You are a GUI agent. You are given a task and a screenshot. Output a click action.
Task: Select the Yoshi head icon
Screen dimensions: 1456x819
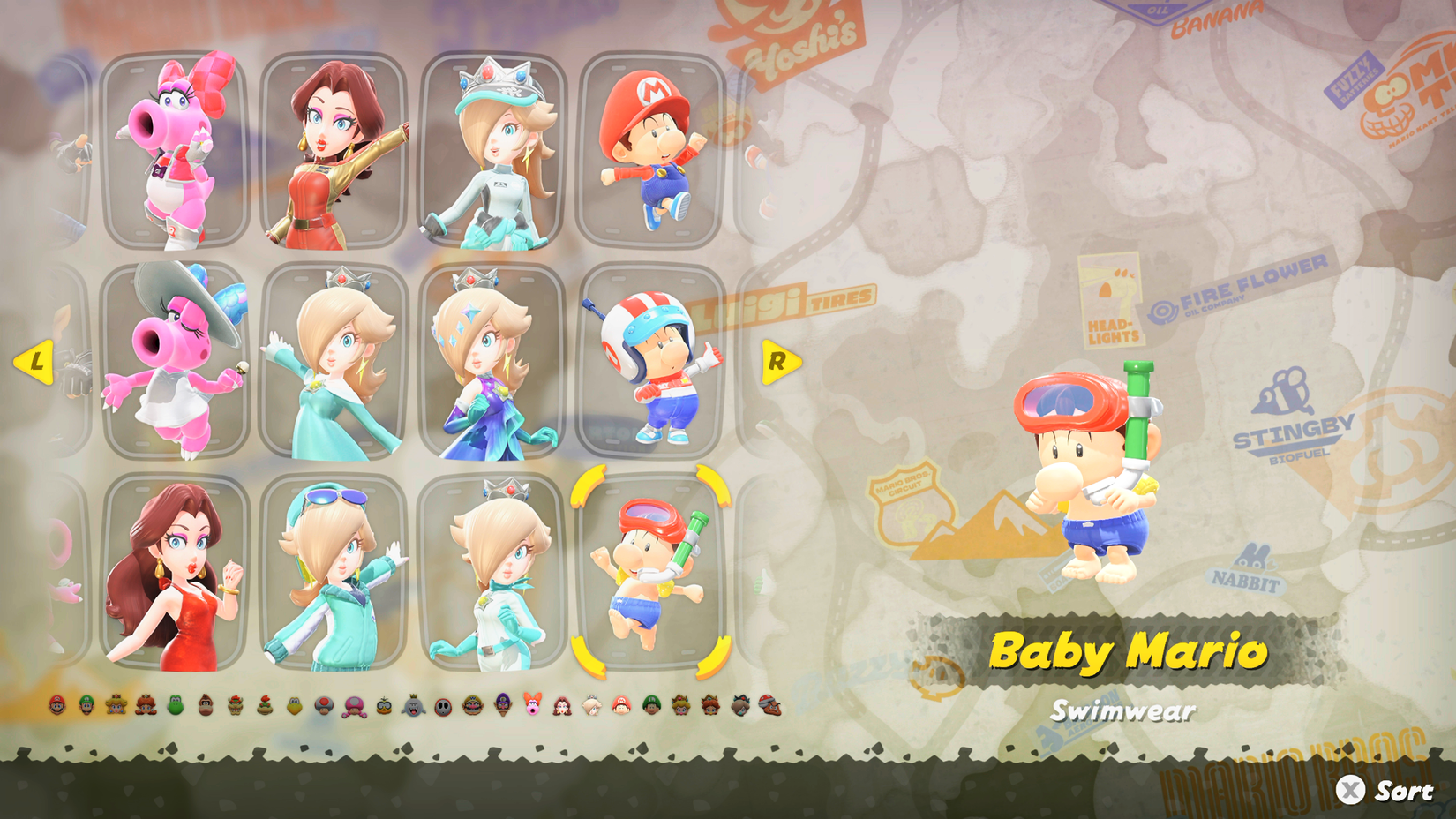pyautogui.click(x=174, y=706)
